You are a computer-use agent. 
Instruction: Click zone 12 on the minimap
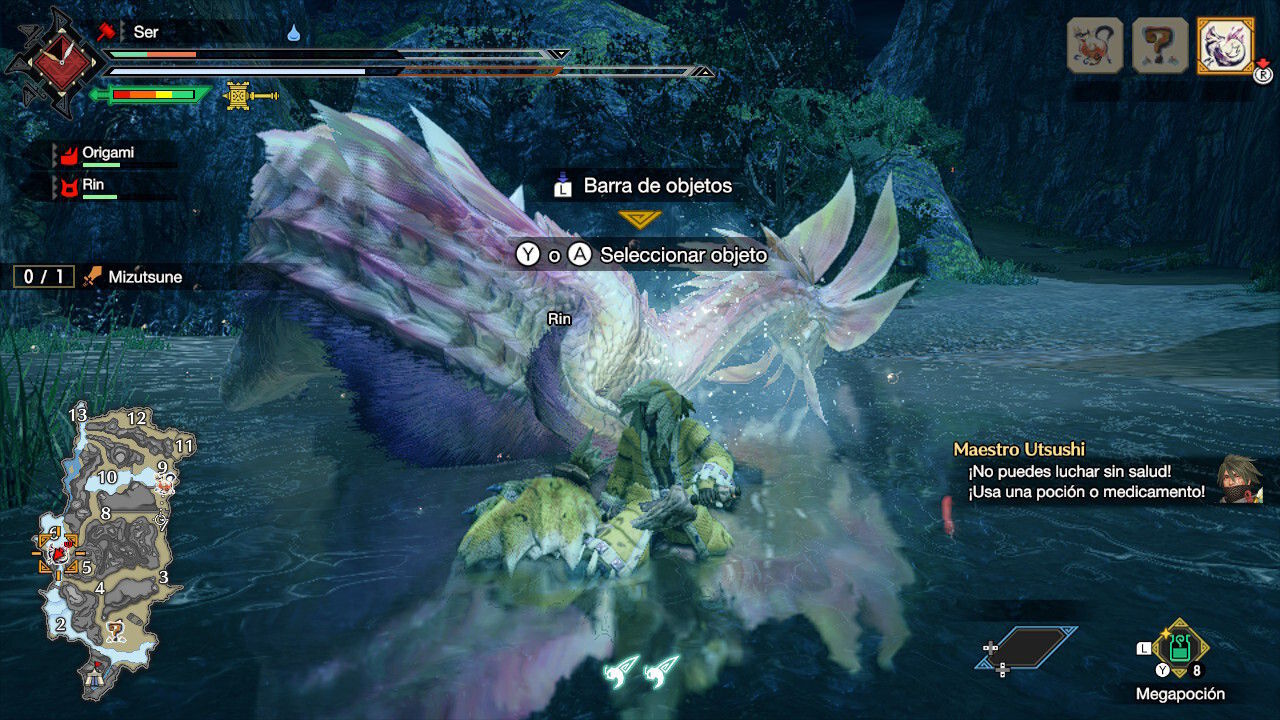pyautogui.click(x=137, y=419)
